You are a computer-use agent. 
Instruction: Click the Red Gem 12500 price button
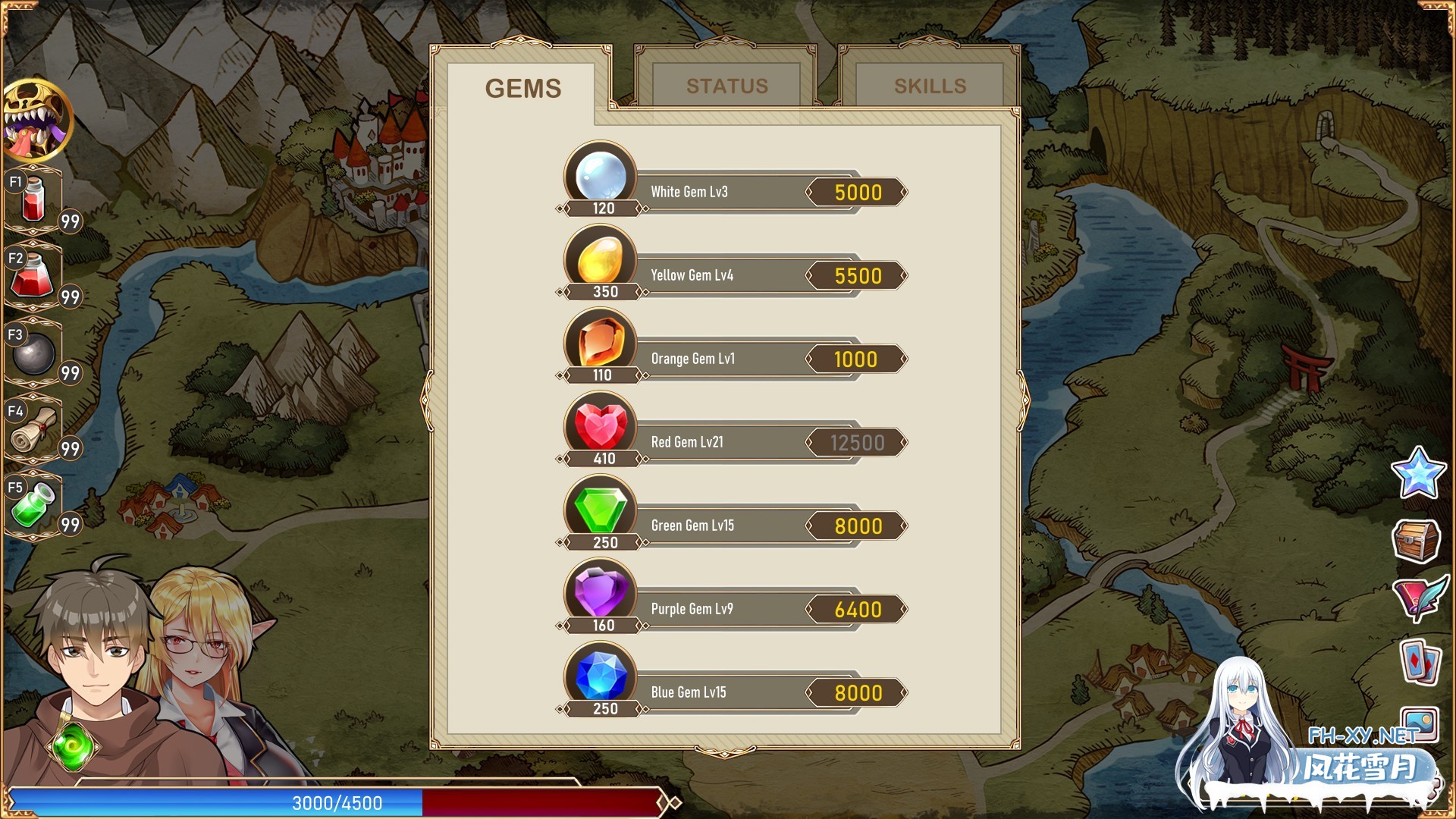857,443
